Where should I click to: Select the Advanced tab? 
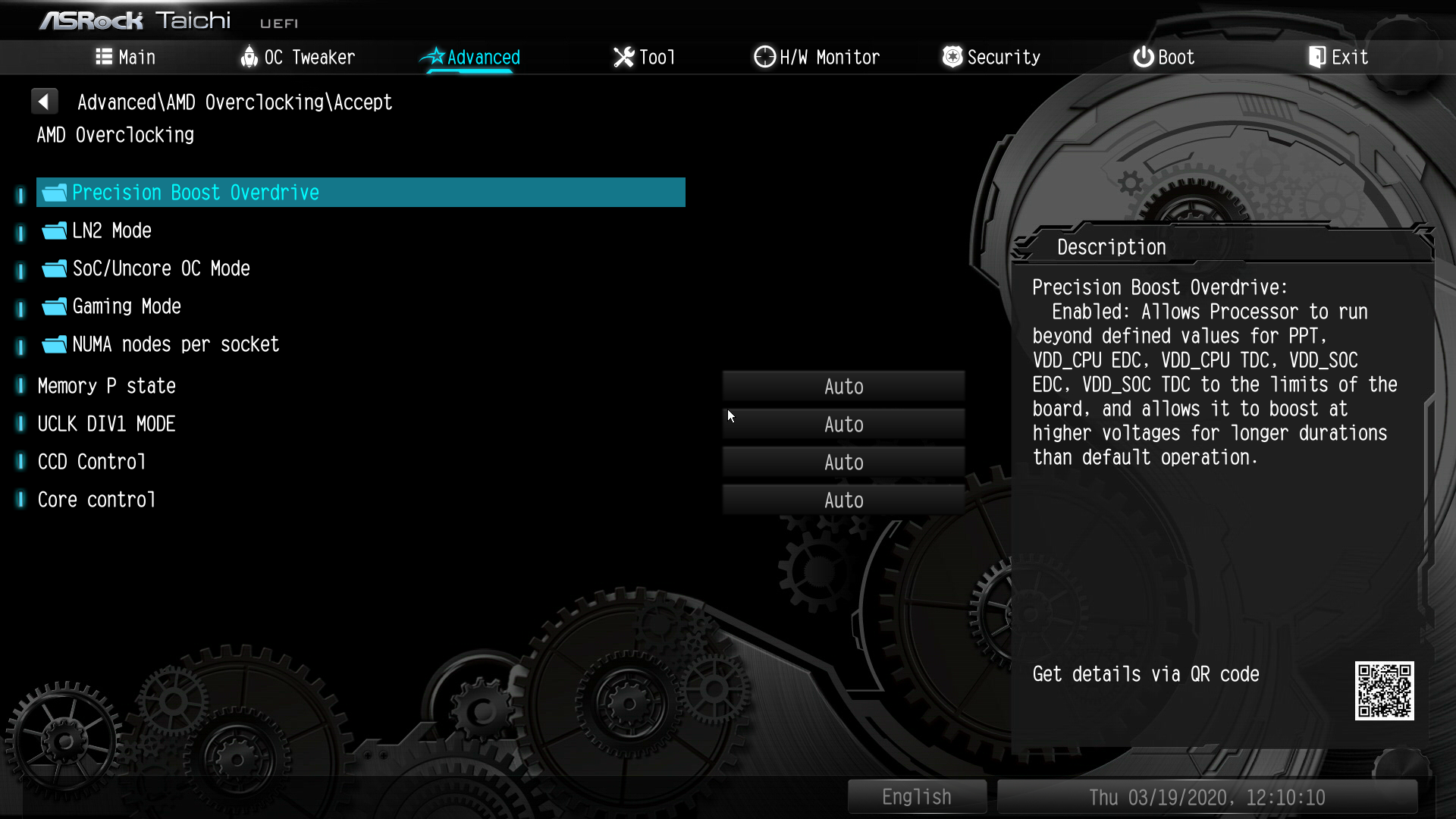(470, 57)
